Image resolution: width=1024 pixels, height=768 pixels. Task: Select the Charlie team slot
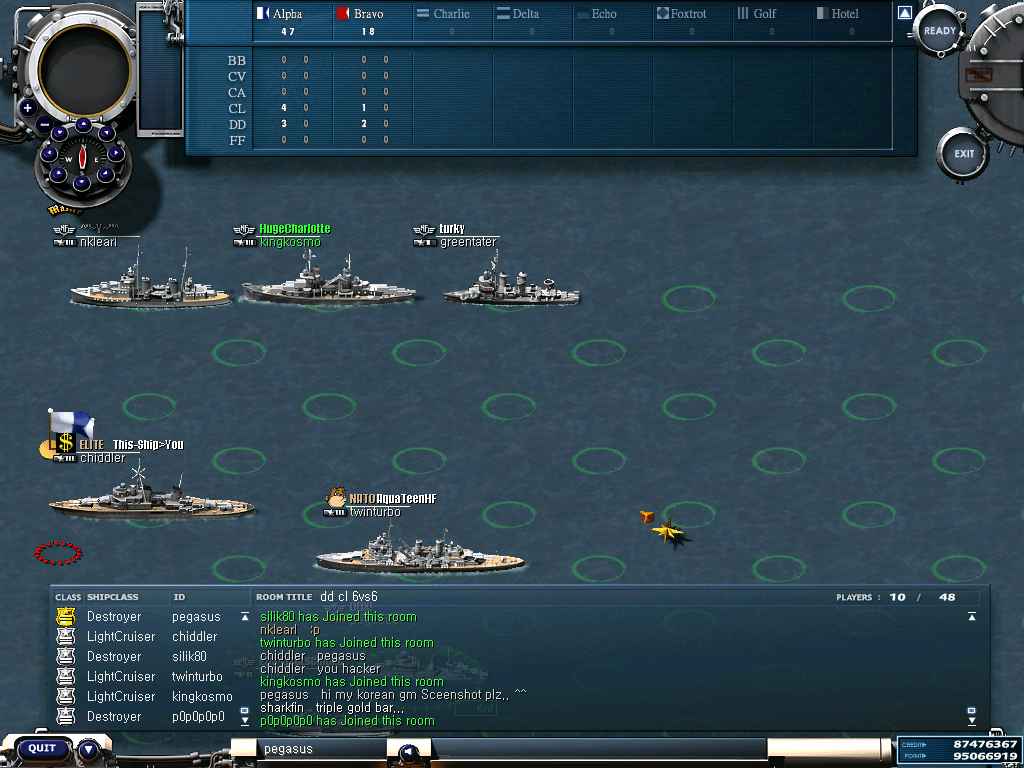(x=451, y=14)
